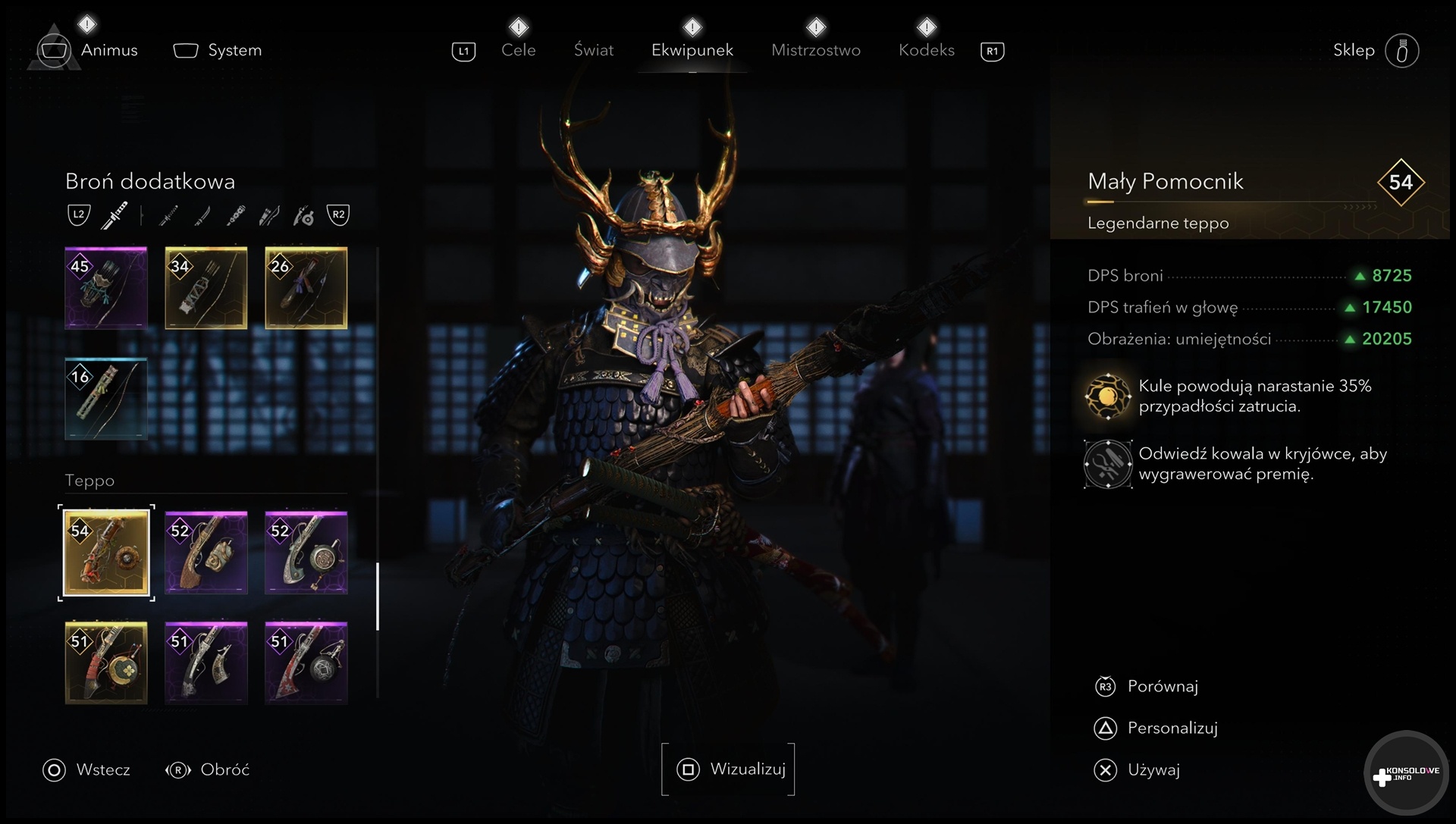The image size is (1456, 824).
Task: Go to the Kodeks tab
Action: tap(926, 50)
